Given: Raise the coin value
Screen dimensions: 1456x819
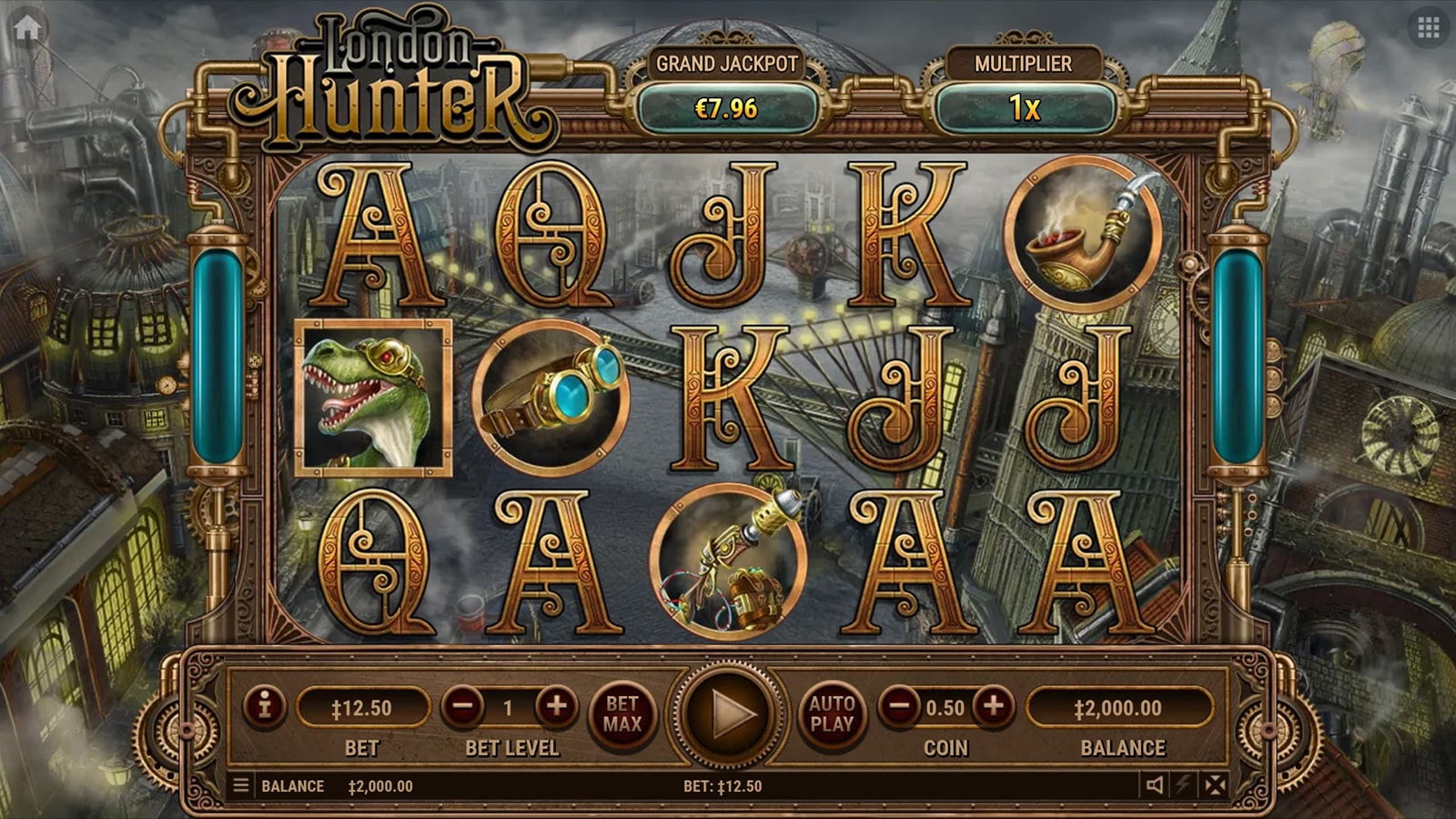Looking at the screenshot, I should (x=993, y=706).
